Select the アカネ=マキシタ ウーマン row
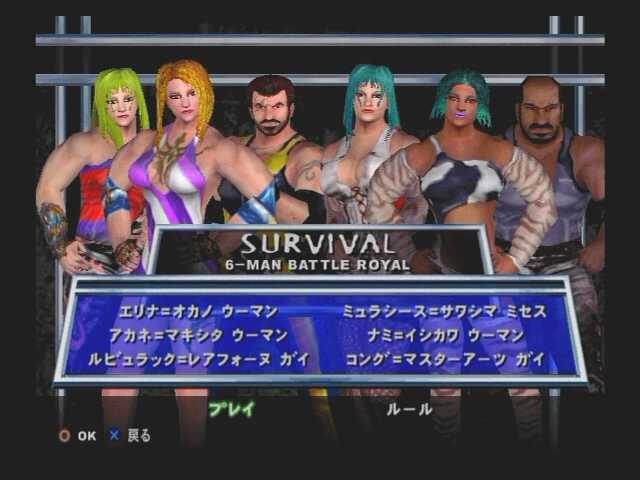This screenshot has height=480, width=640. click(x=203, y=335)
